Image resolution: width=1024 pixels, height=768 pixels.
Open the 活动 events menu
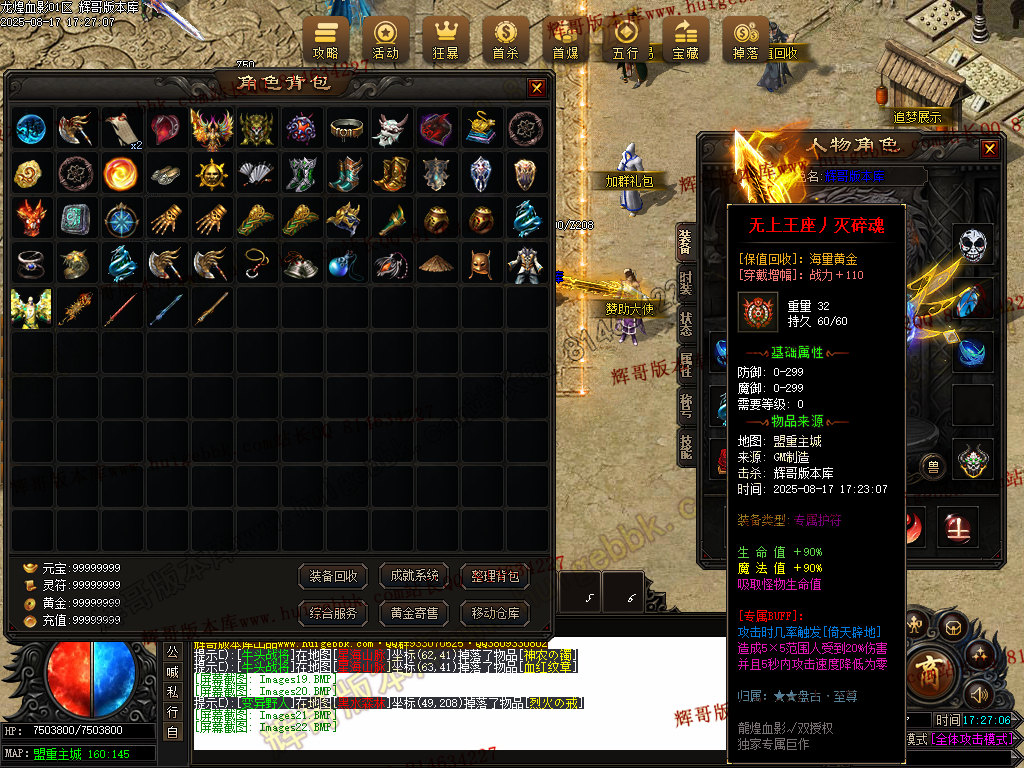[385, 38]
